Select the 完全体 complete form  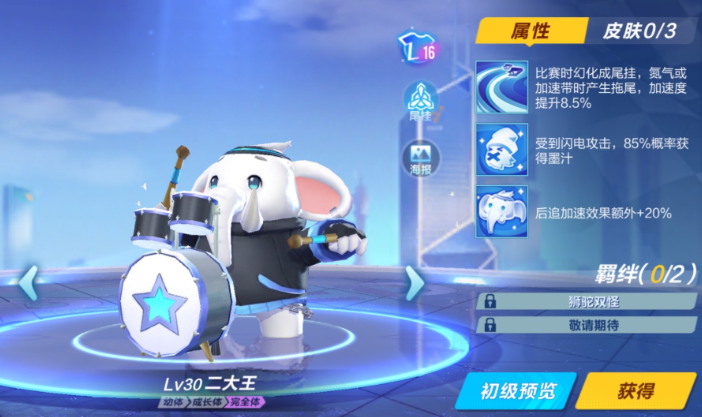(246, 403)
